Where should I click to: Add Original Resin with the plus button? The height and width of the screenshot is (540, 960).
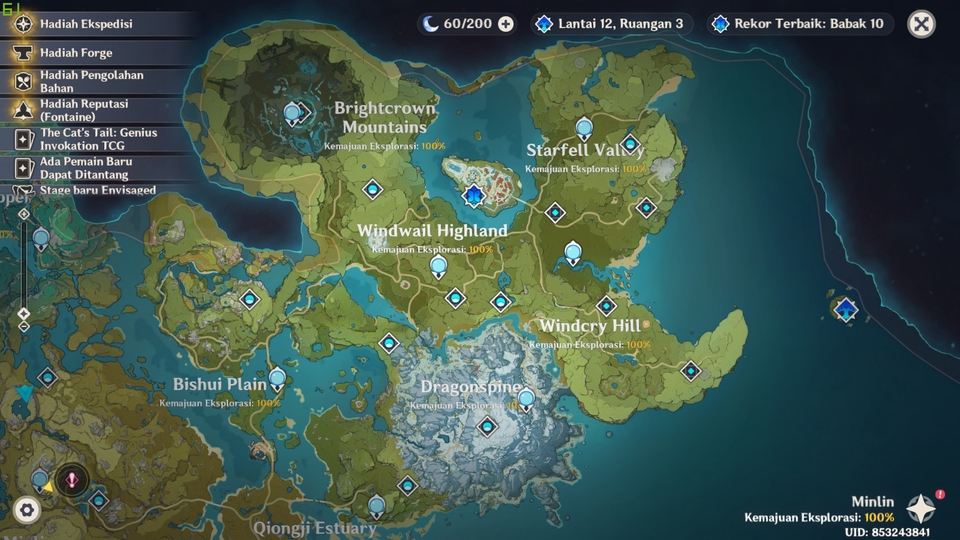506,24
